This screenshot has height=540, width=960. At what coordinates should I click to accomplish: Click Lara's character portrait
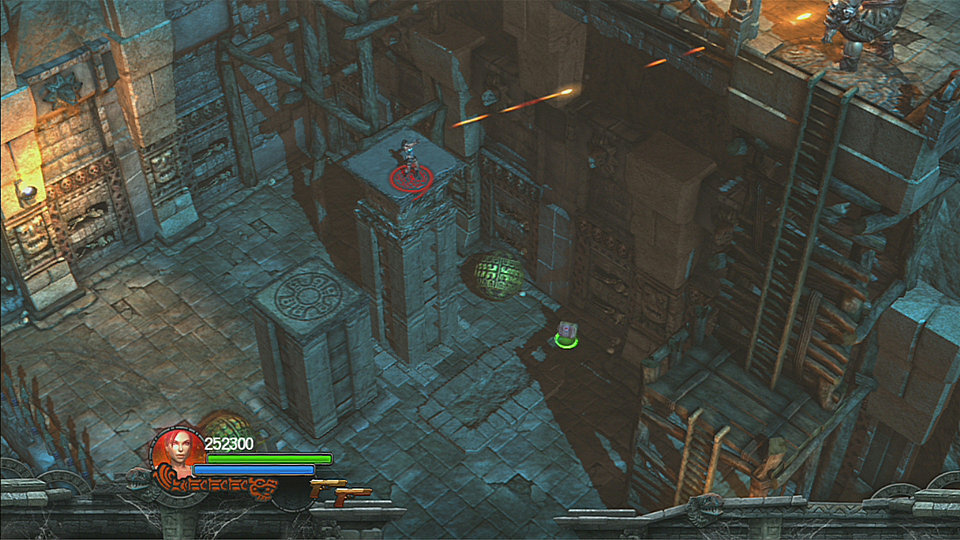(x=177, y=451)
